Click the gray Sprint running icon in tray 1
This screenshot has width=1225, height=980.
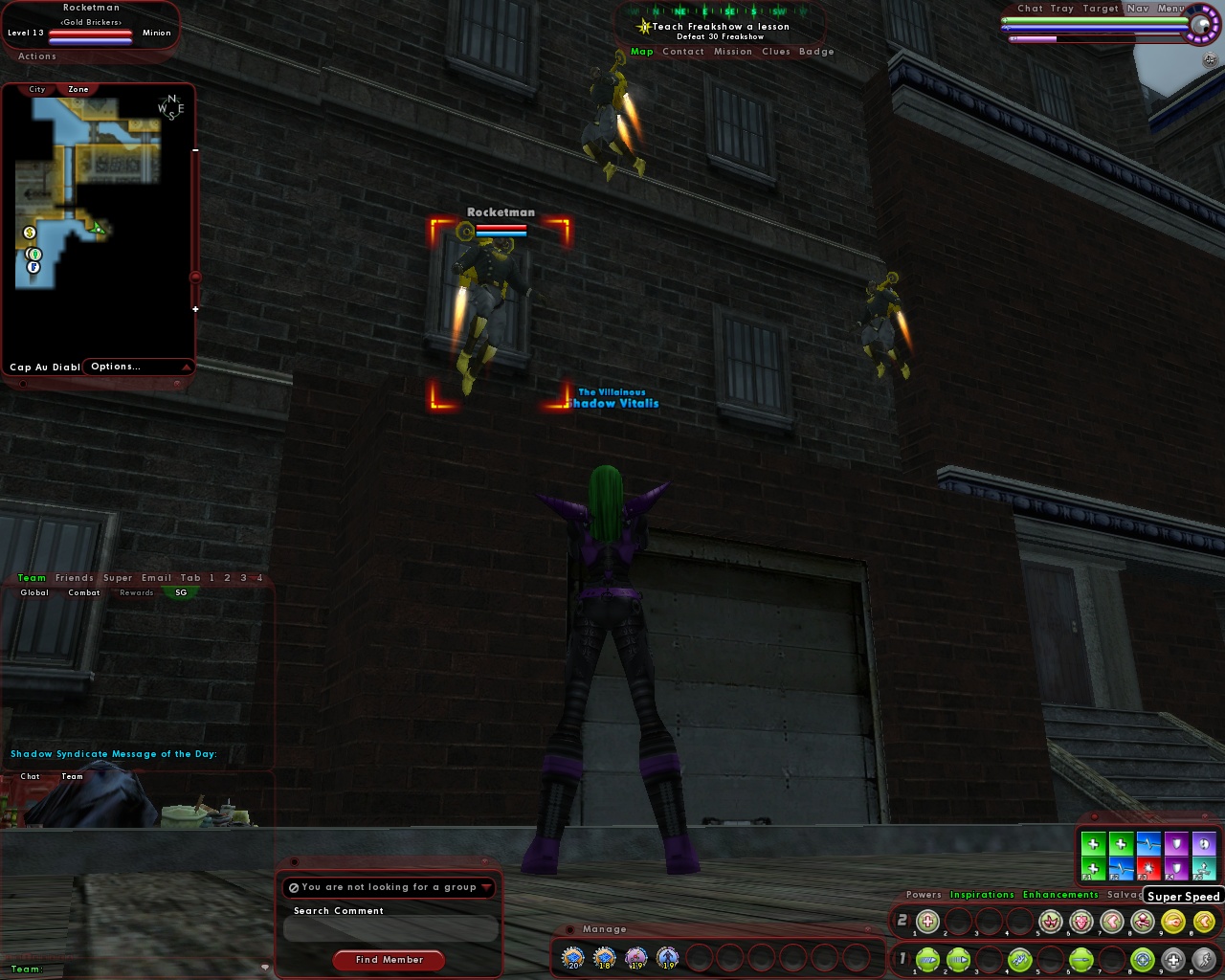click(x=1204, y=960)
